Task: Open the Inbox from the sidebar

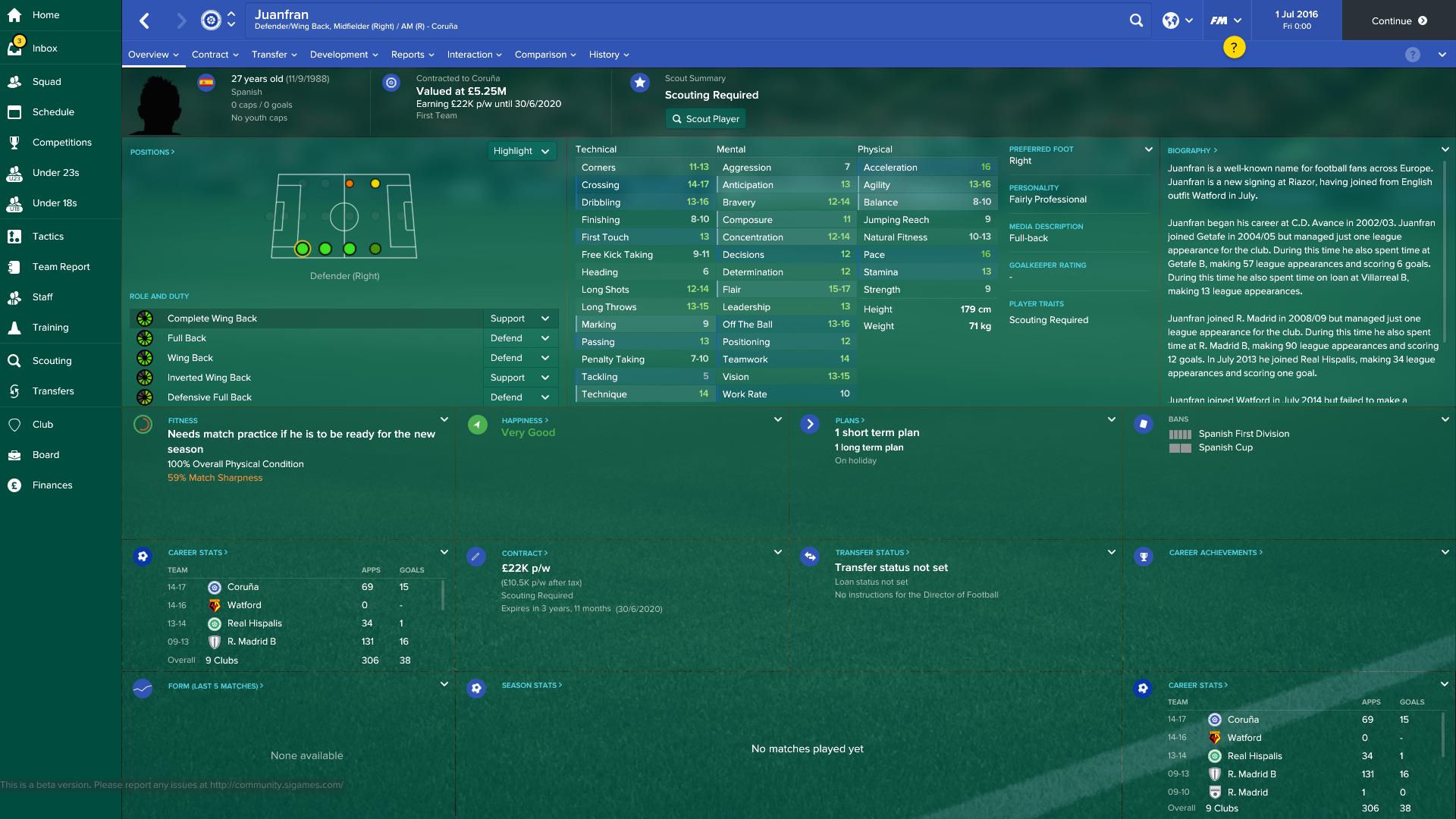Action: [45, 48]
